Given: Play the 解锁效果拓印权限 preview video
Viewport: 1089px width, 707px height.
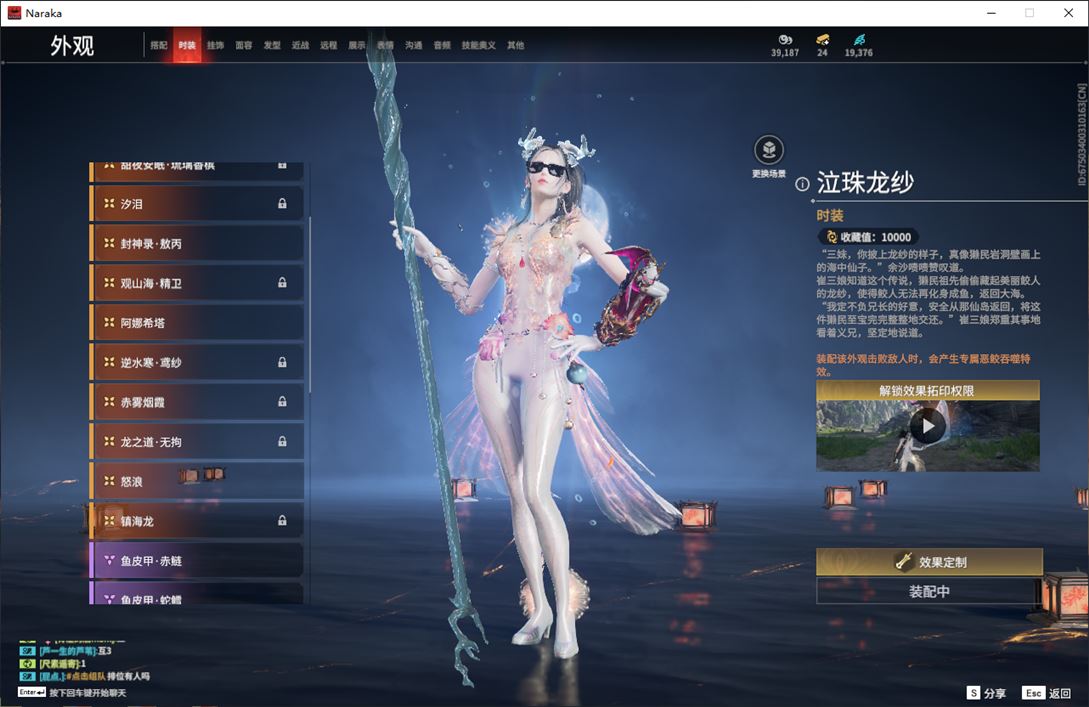Looking at the screenshot, I should [x=927, y=427].
